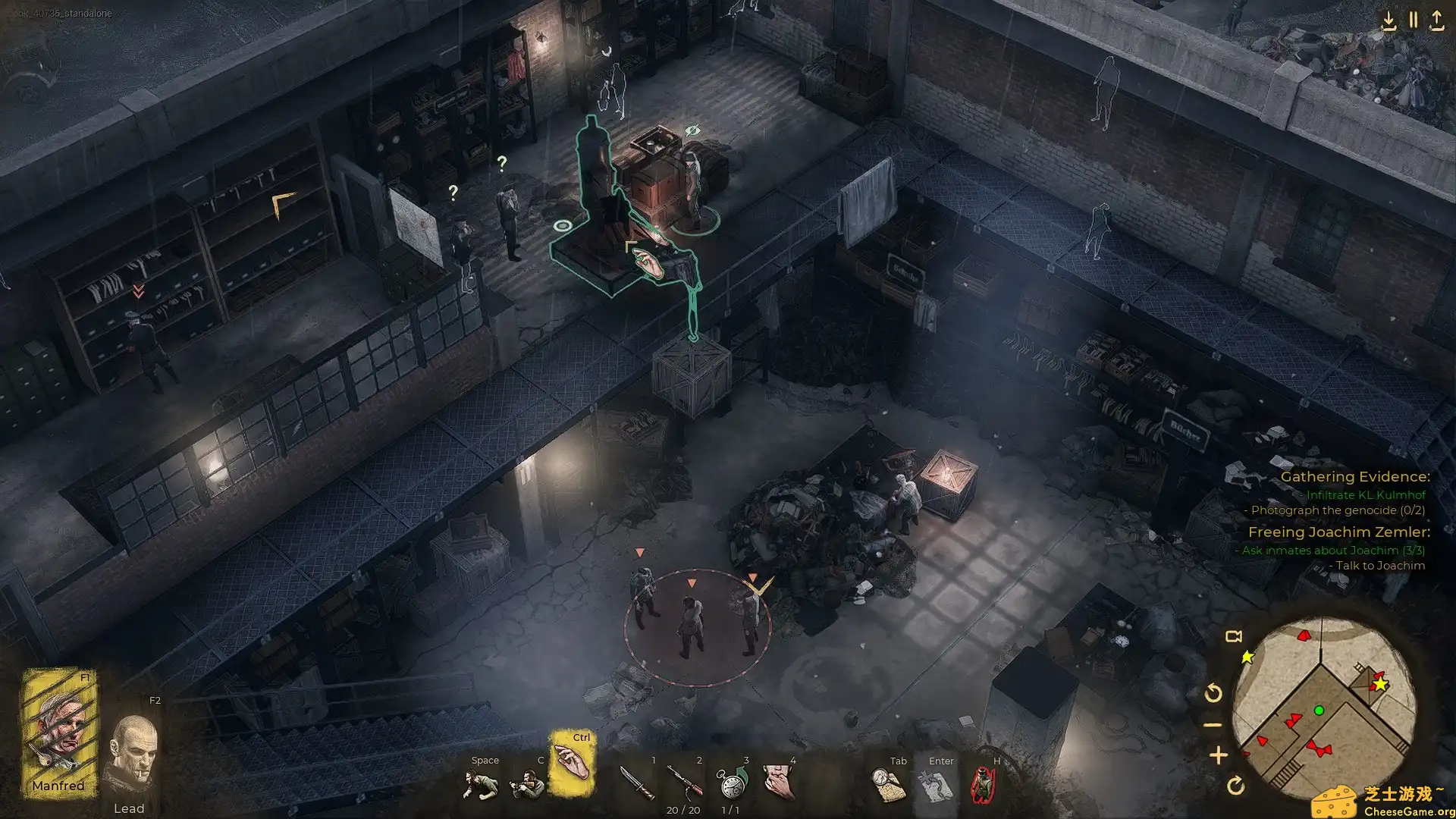Select the rifle weapon slot

(x=684, y=783)
